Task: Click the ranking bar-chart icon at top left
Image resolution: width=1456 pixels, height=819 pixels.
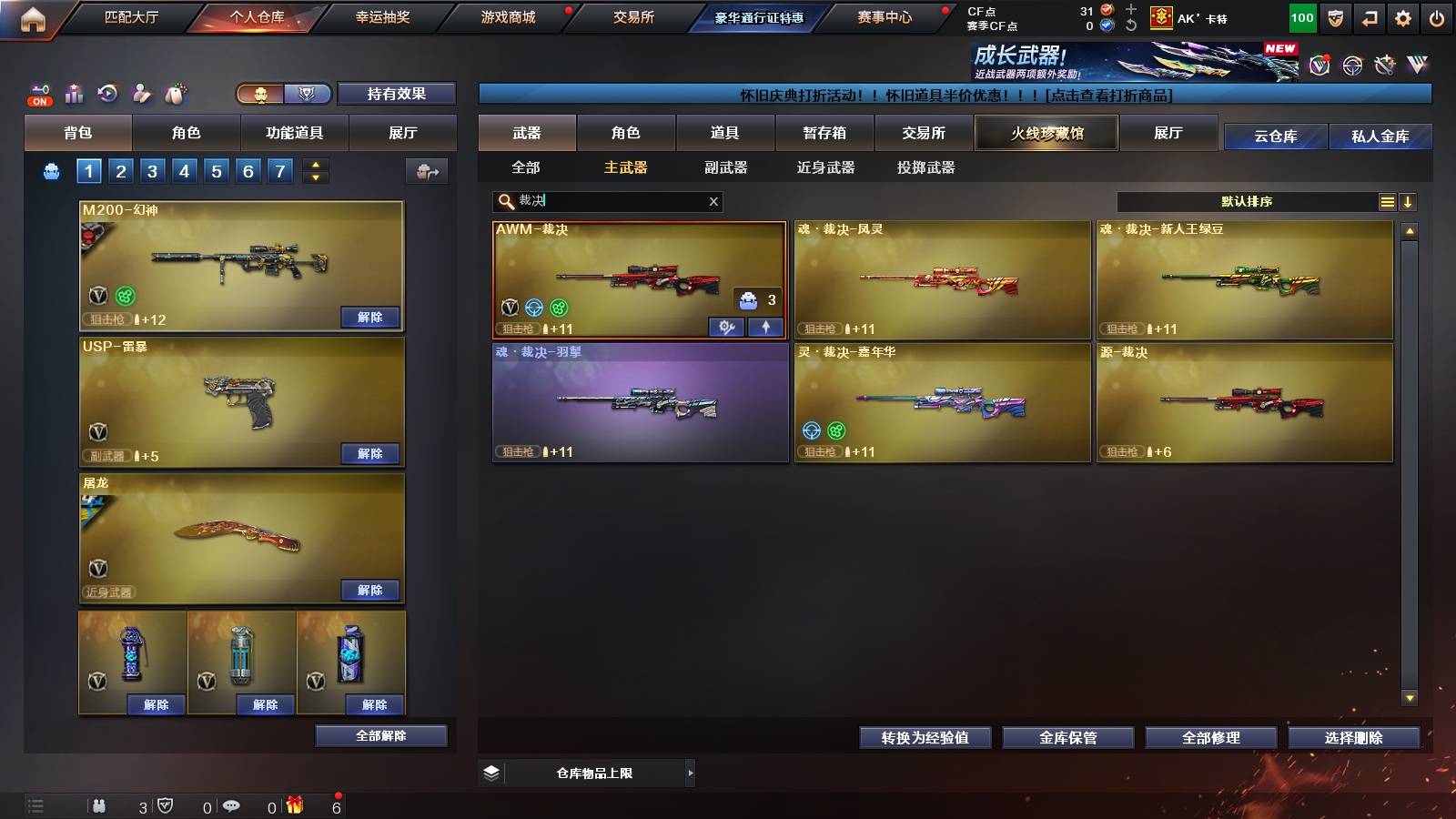Action: click(x=73, y=93)
